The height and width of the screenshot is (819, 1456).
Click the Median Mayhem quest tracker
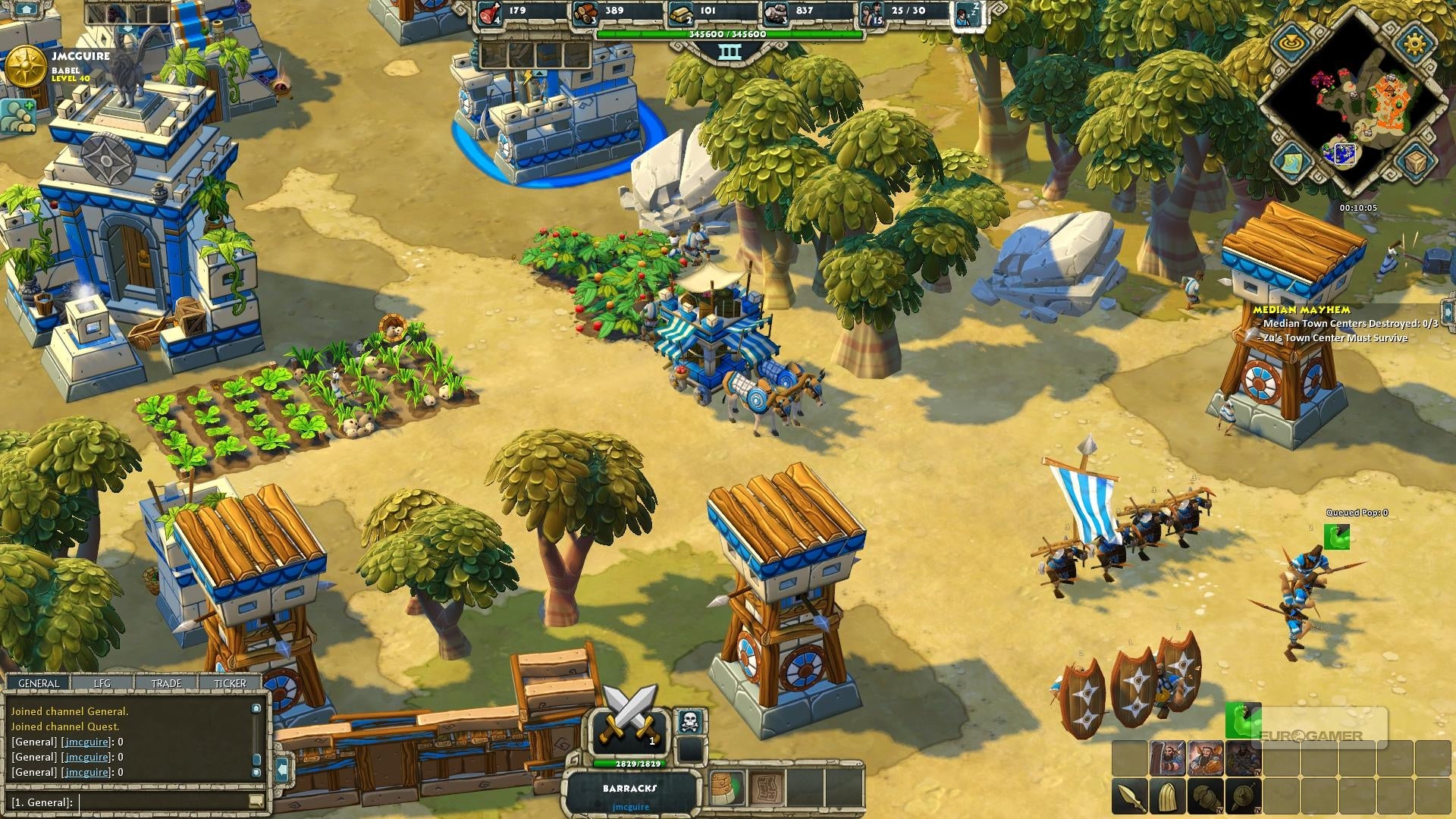[1301, 309]
